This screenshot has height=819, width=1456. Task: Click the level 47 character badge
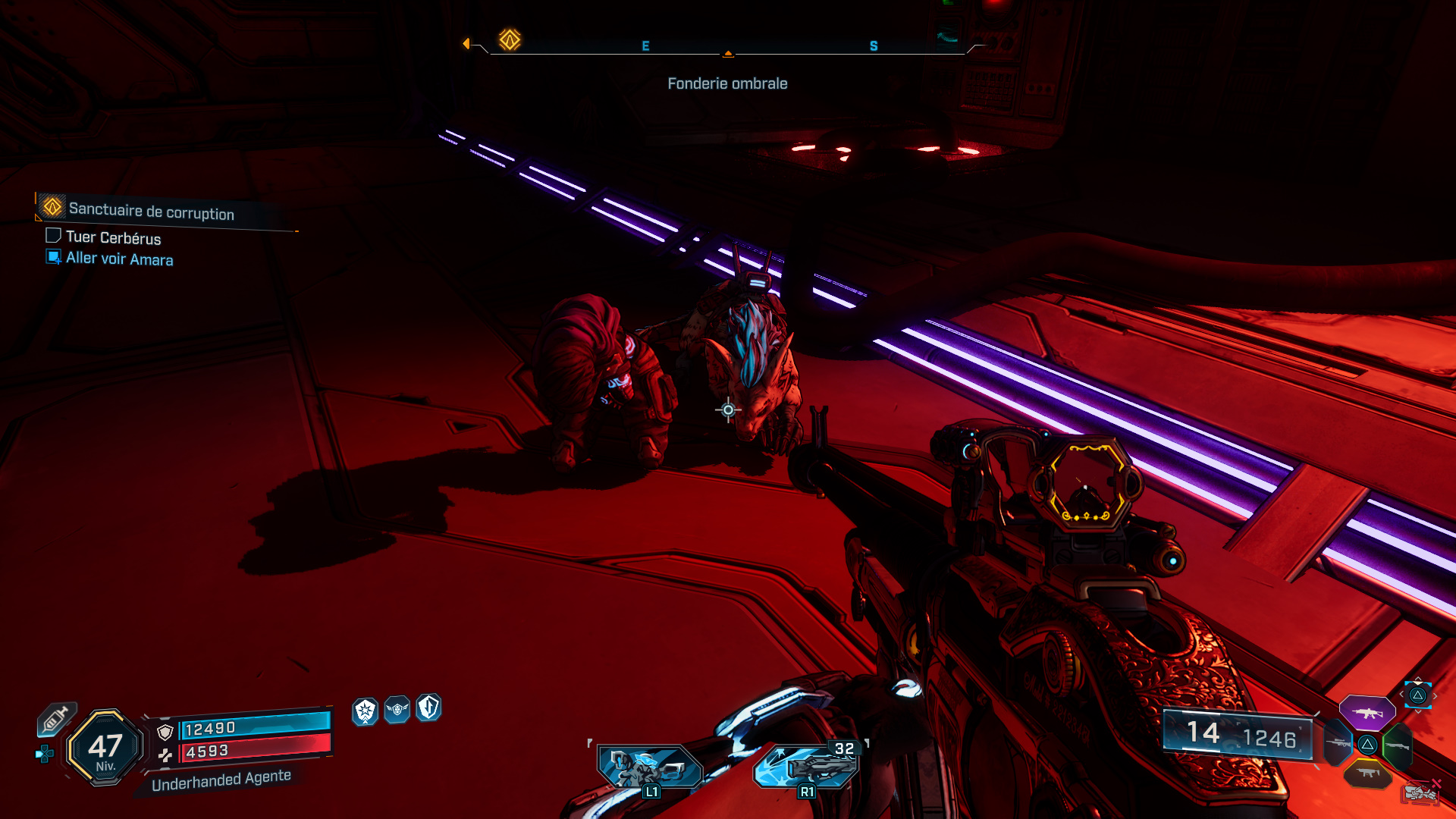coord(105,748)
